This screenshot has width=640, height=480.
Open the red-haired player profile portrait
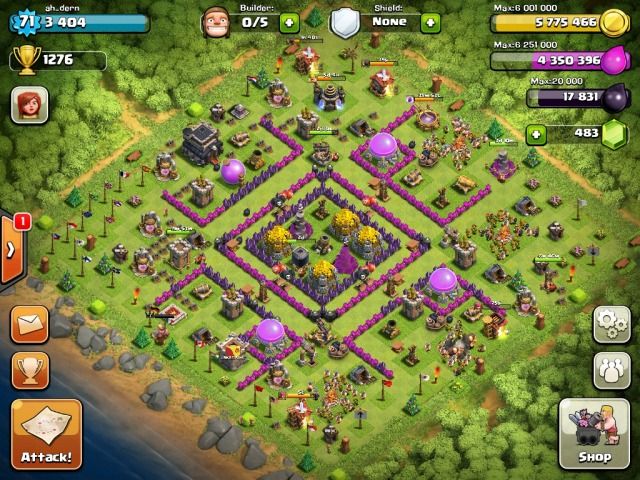(29, 104)
